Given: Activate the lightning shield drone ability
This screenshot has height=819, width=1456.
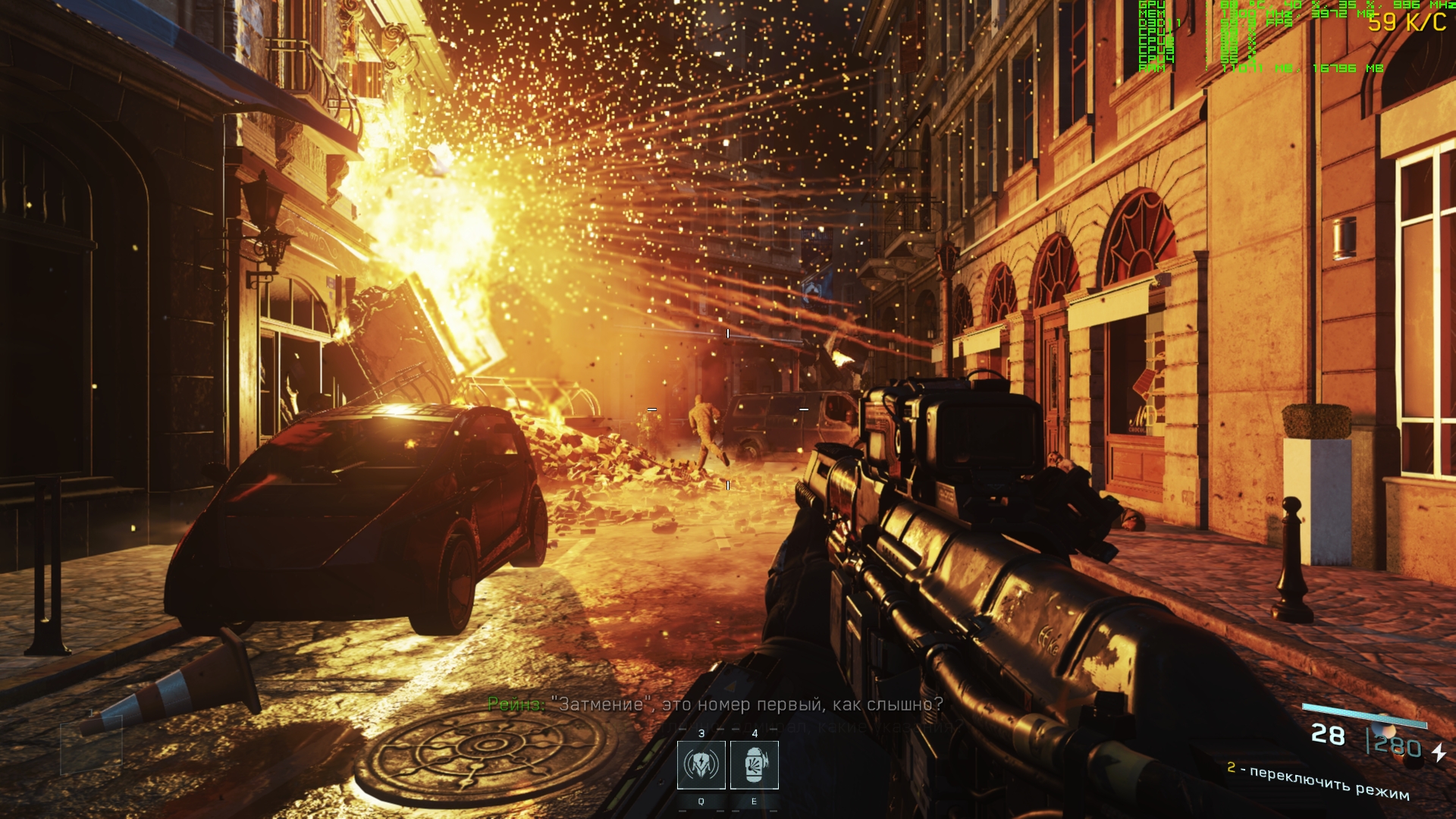Looking at the screenshot, I should (701, 765).
